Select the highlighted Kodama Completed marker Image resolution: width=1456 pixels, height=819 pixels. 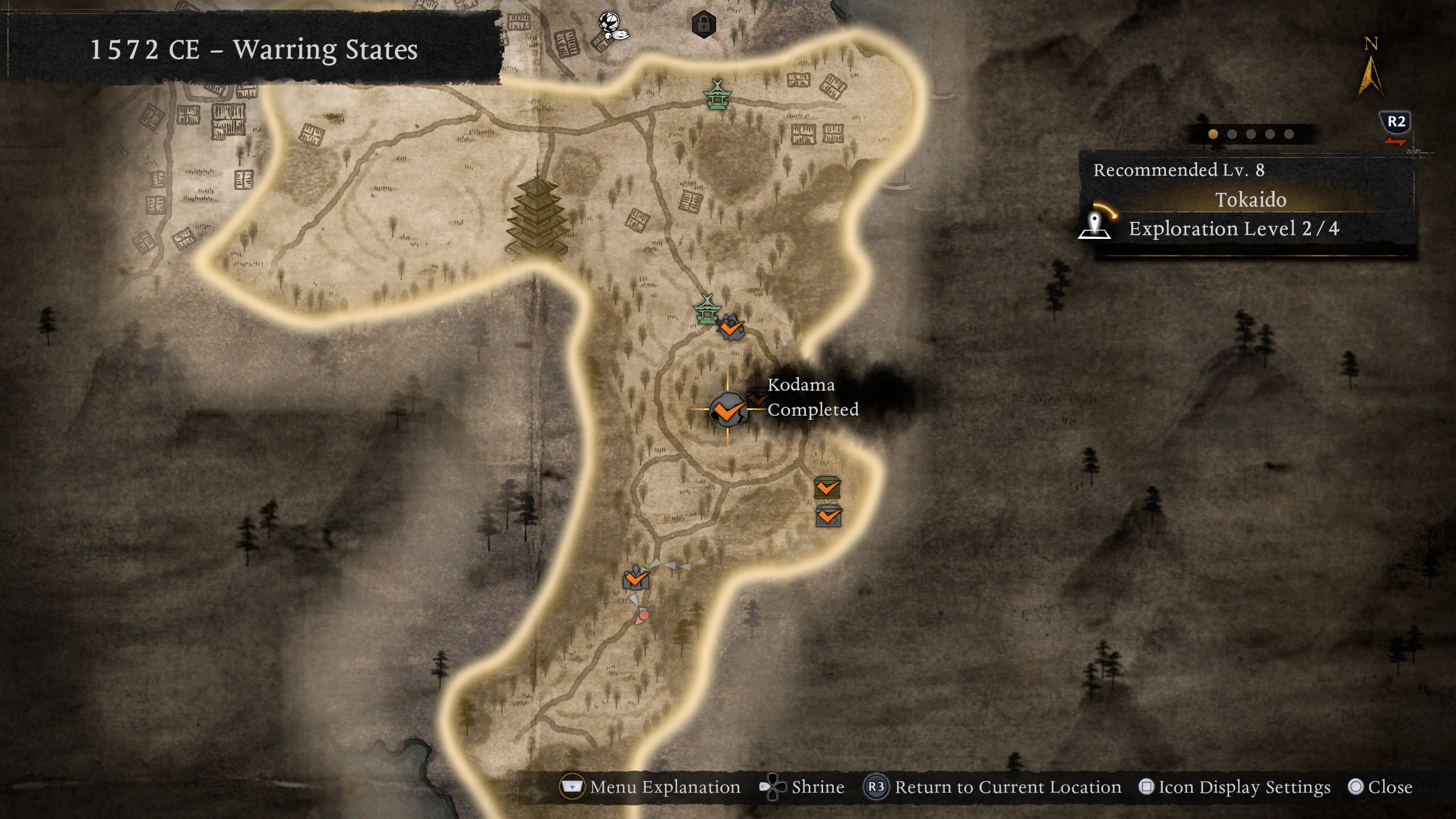[727, 409]
